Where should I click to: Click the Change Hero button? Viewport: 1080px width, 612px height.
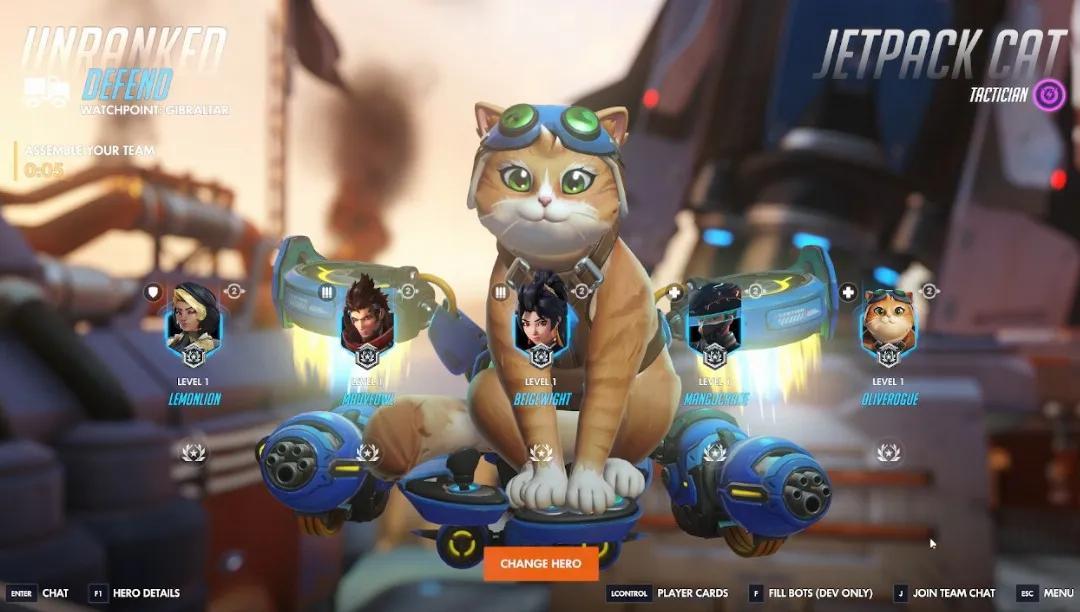(x=540, y=563)
